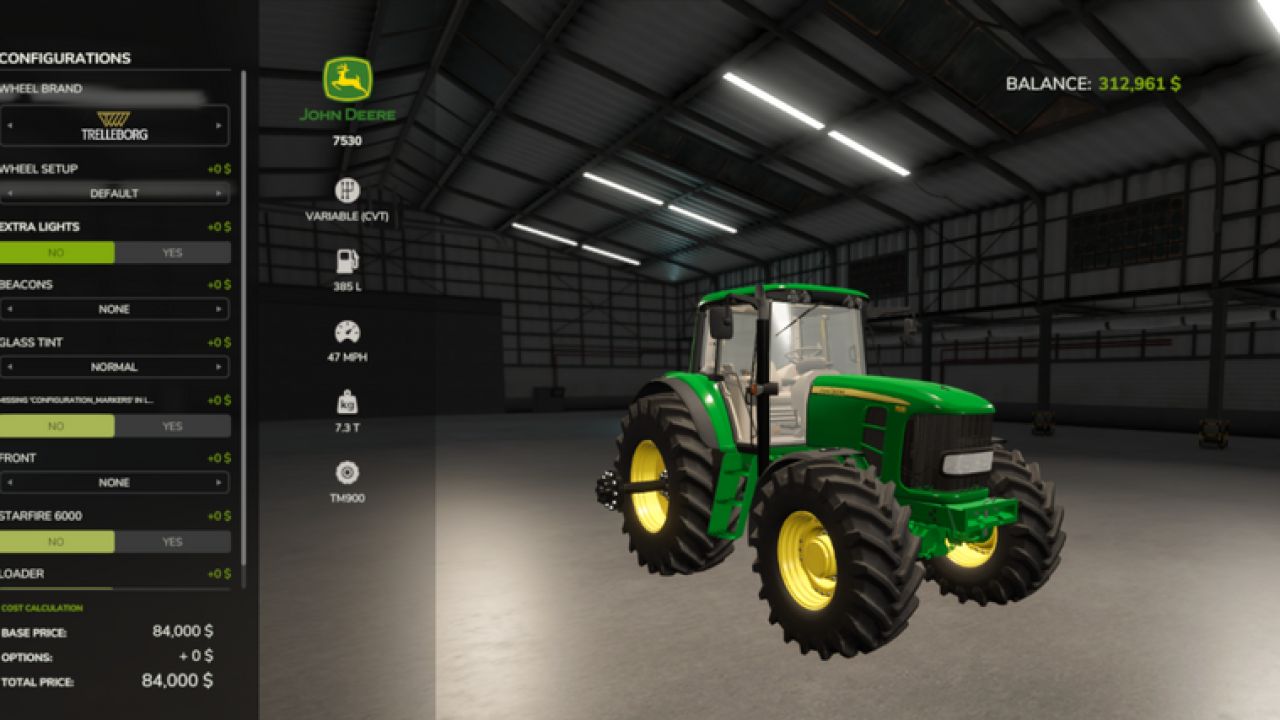Click the TM900 tire icon
Screen dimensions: 1280x720
[348, 470]
